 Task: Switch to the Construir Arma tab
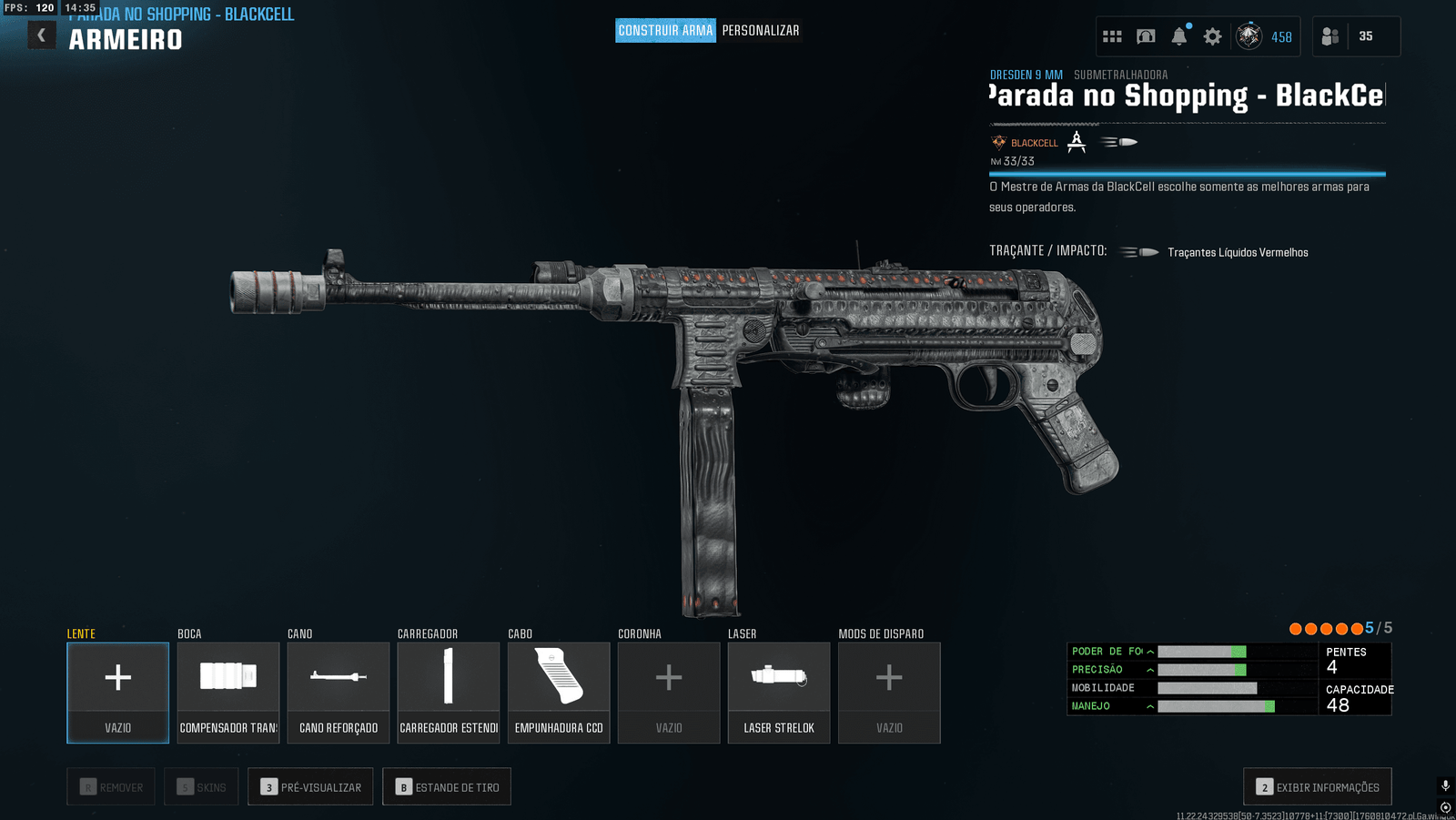tap(665, 31)
